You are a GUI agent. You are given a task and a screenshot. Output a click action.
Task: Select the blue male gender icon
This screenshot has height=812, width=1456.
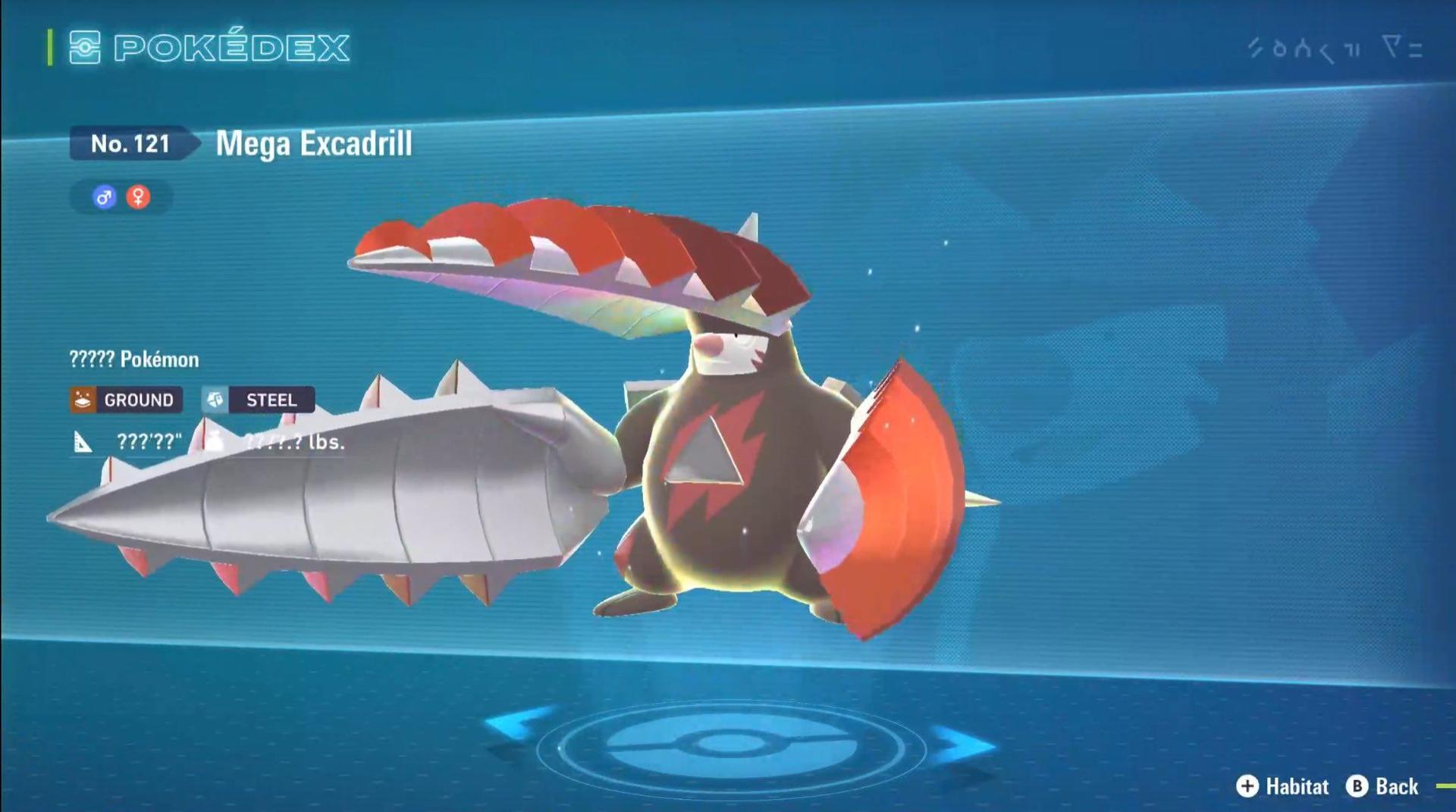pyautogui.click(x=105, y=198)
